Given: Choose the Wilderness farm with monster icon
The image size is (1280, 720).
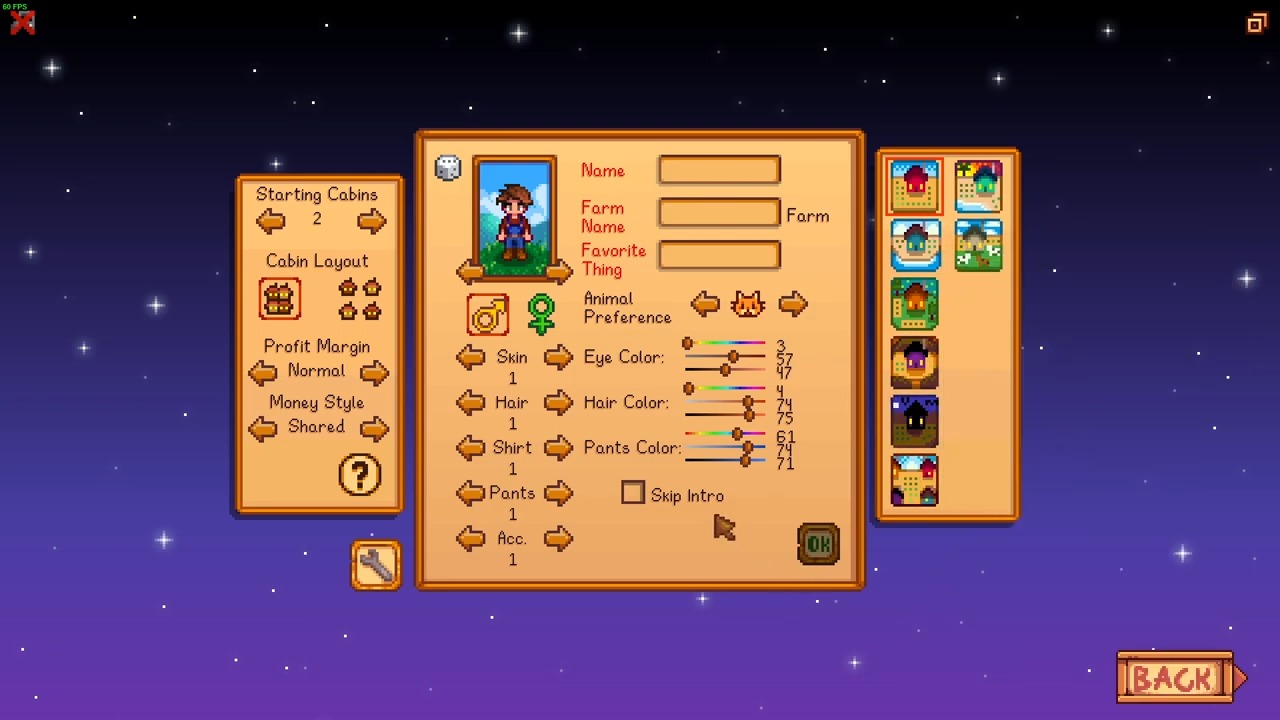Looking at the screenshot, I should [914, 422].
